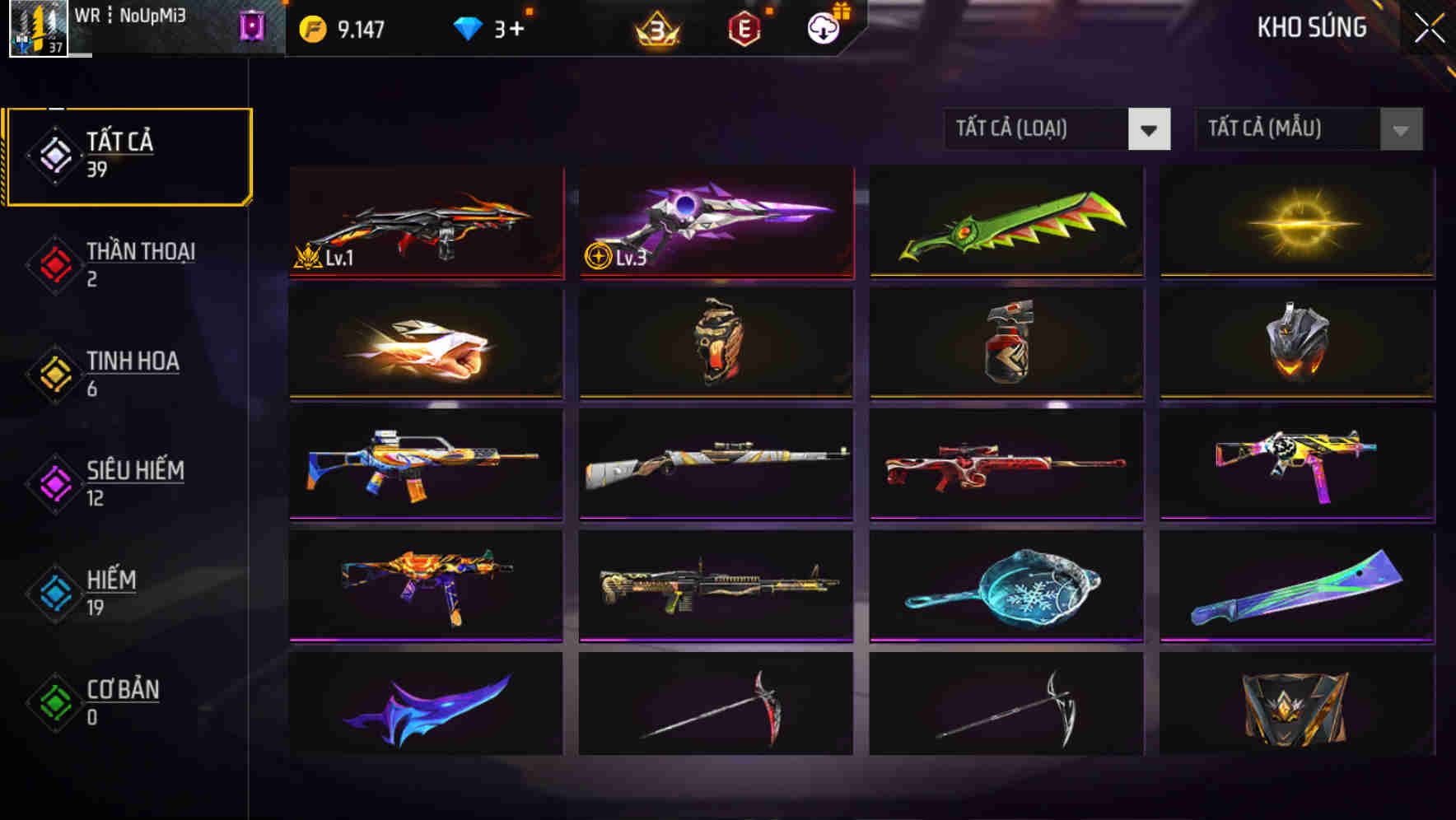This screenshot has width=1456, height=820.
Task: Select the Lv.3 purple scythe weapon card
Action: pyautogui.click(x=716, y=224)
